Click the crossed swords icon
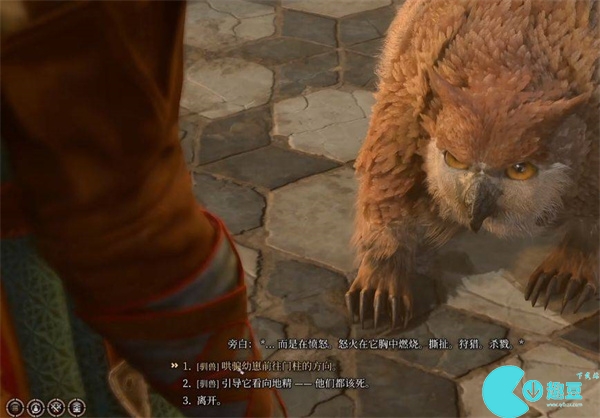Screen dimensions: 600x418 pos(56,406)
